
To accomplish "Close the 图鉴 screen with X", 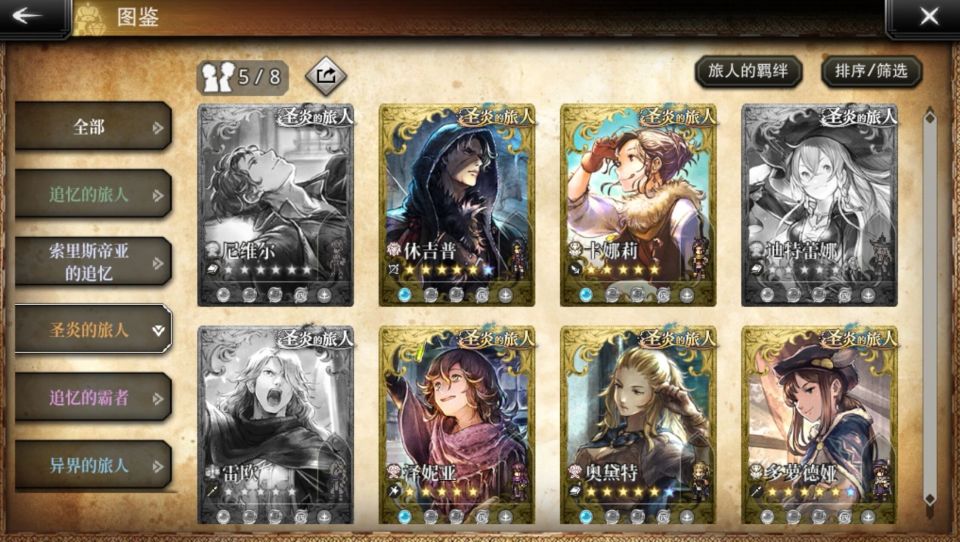I will point(928,16).
